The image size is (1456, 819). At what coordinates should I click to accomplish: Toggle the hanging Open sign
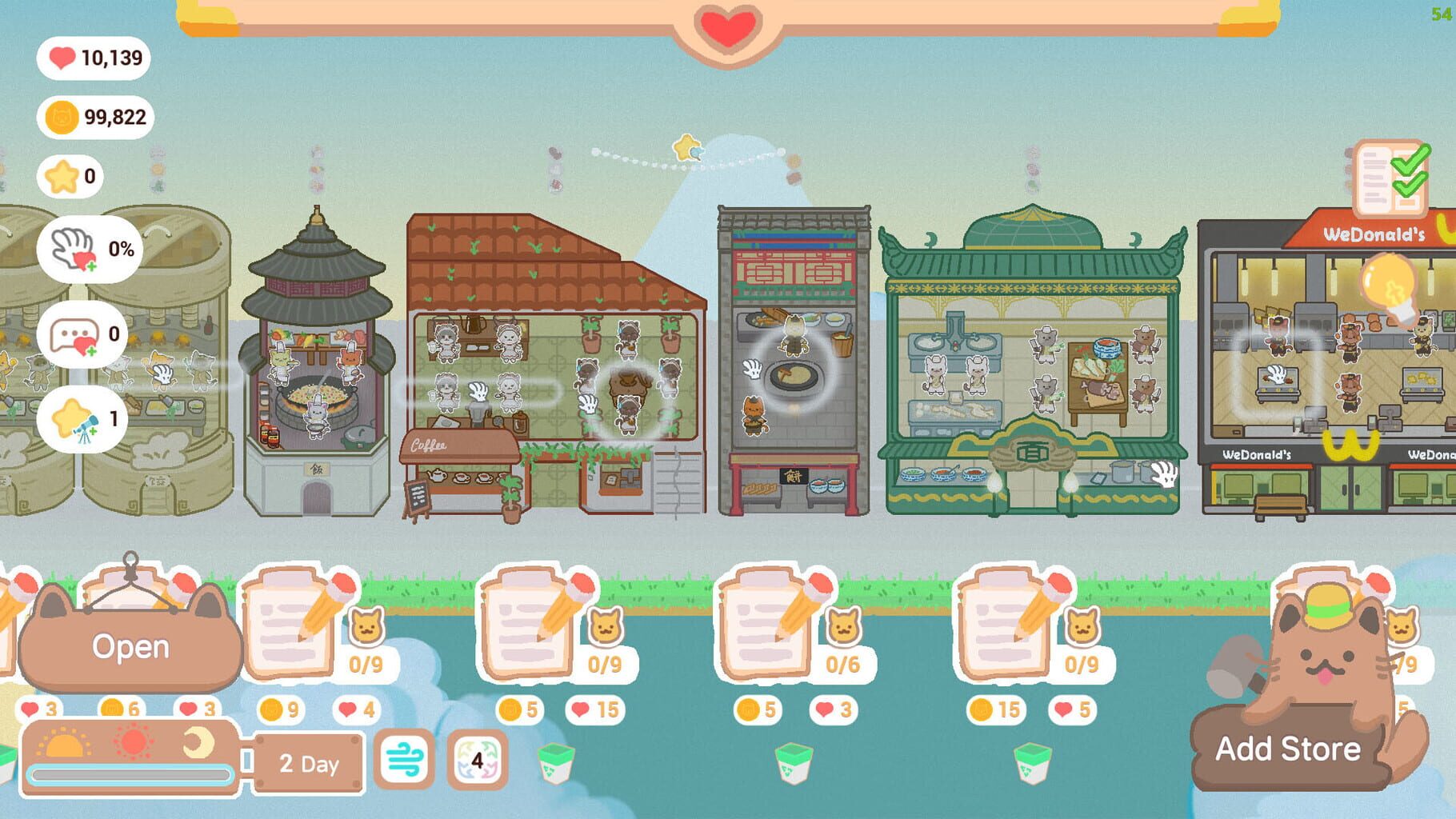pos(132,648)
